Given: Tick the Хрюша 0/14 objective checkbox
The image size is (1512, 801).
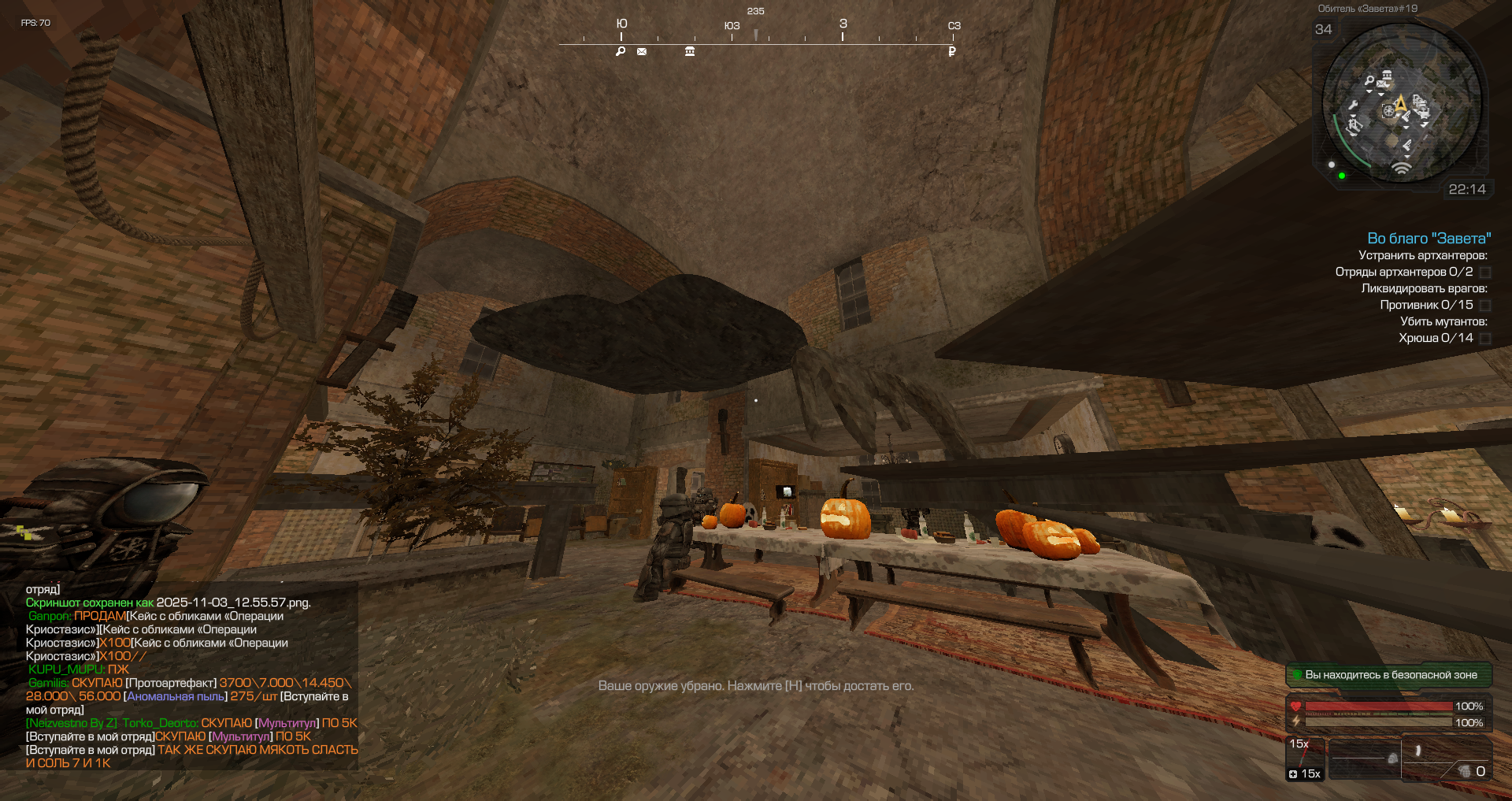Looking at the screenshot, I should pyautogui.click(x=1485, y=339).
